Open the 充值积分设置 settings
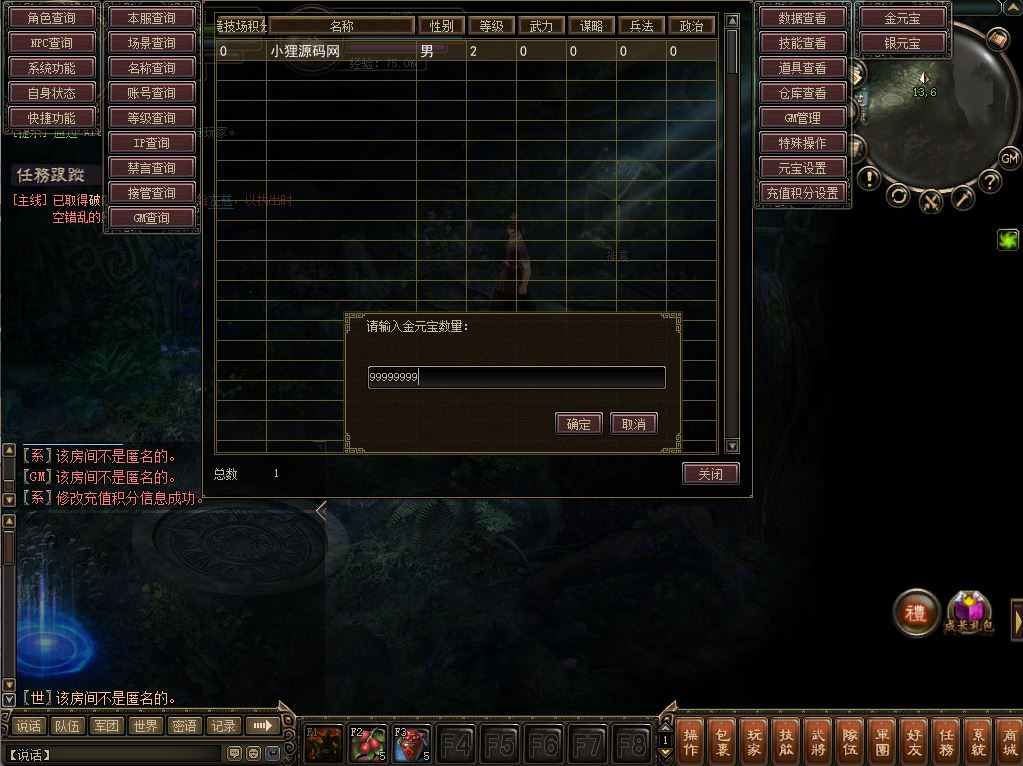This screenshot has width=1023, height=766. point(802,193)
